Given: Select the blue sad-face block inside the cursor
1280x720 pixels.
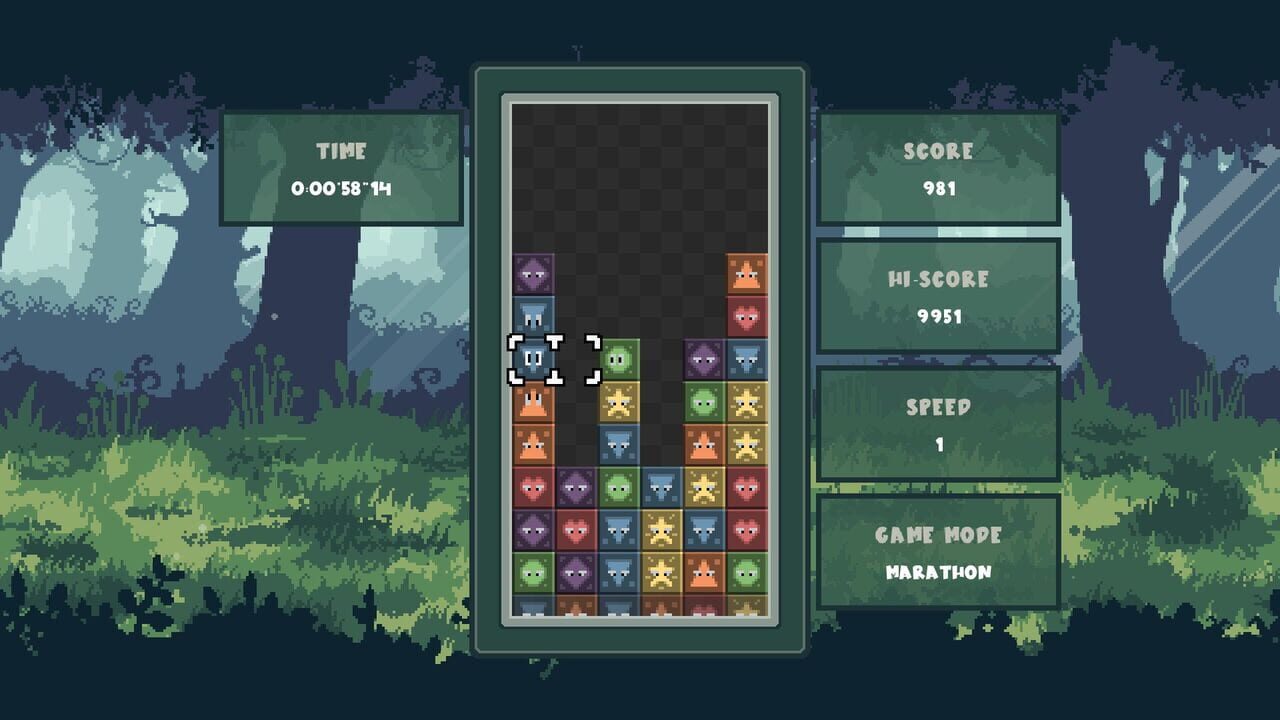Looking at the screenshot, I should click(533, 357).
